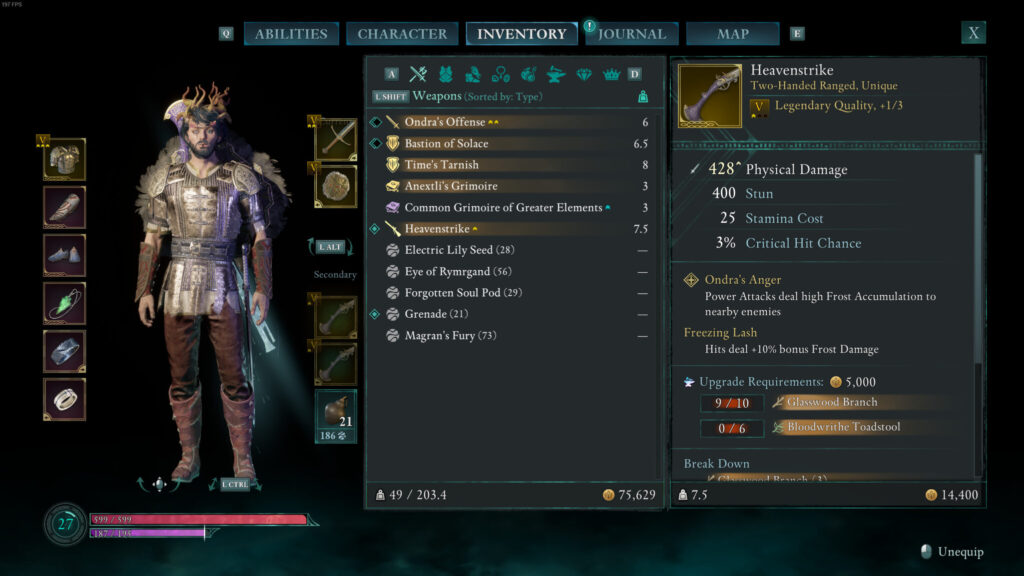Screen dimensions: 1024x576
Task: Select the crossed weapons category icon
Action: click(x=418, y=74)
